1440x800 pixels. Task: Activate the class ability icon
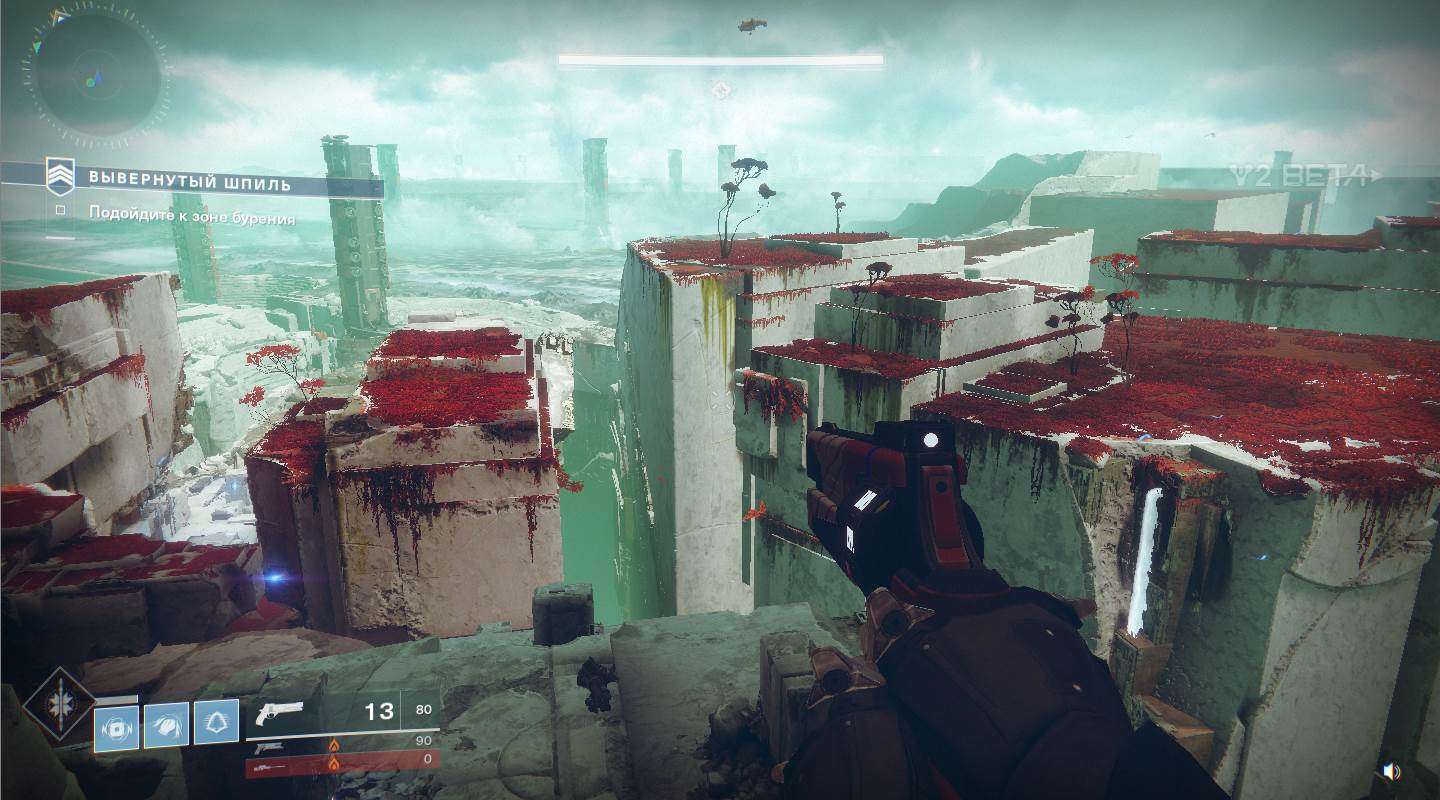216,726
